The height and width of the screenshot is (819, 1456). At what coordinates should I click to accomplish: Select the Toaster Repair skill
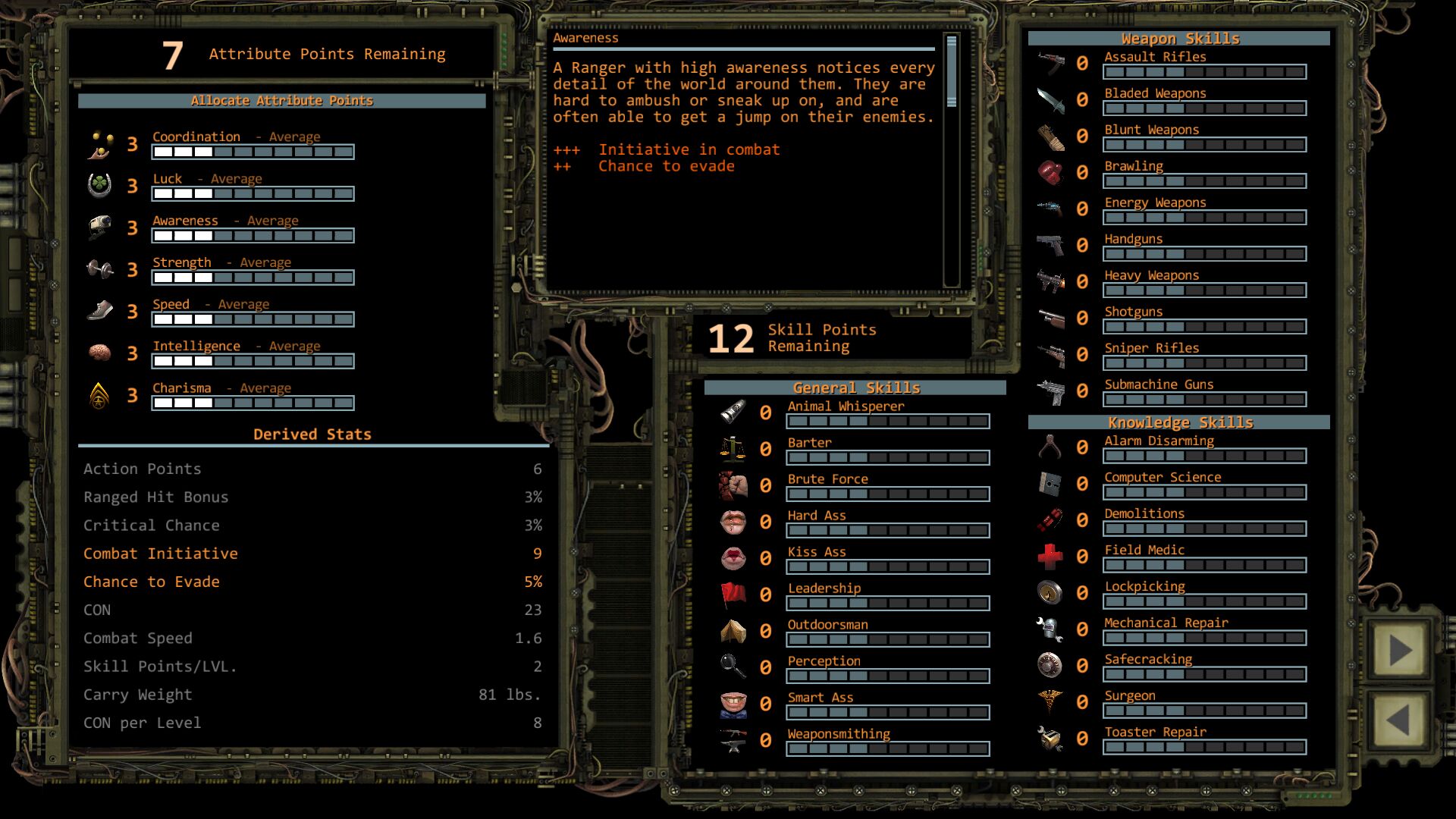(1204, 747)
